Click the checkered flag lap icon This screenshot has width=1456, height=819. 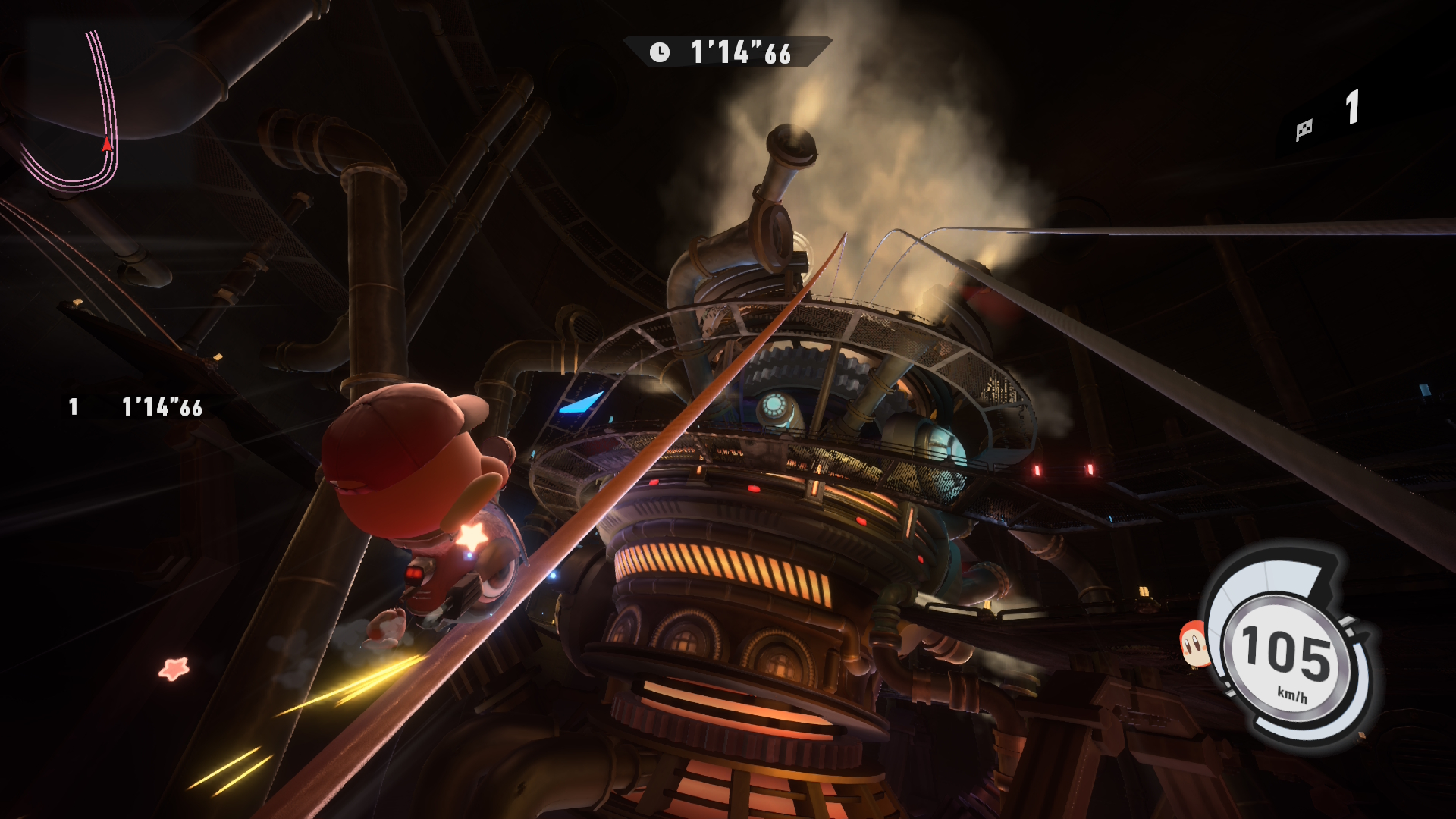point(1304,130)
